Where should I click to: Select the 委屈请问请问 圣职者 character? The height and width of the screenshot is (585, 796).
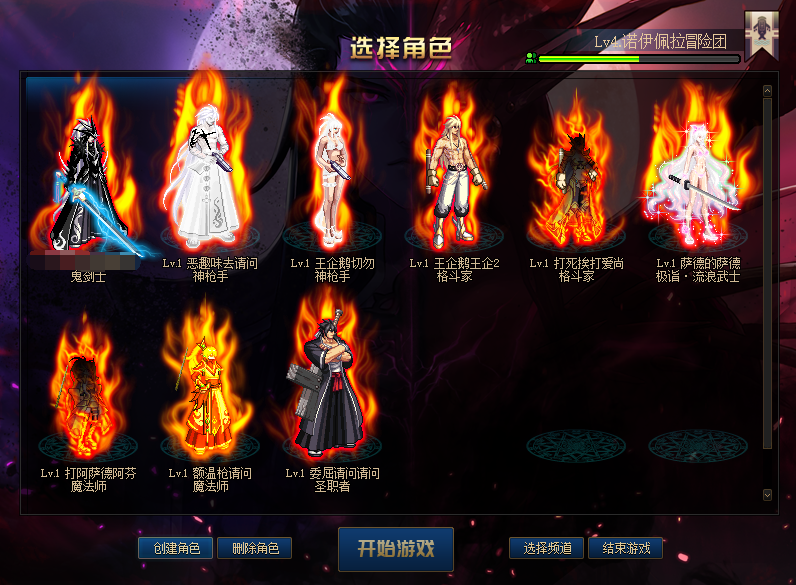[332, 385]
